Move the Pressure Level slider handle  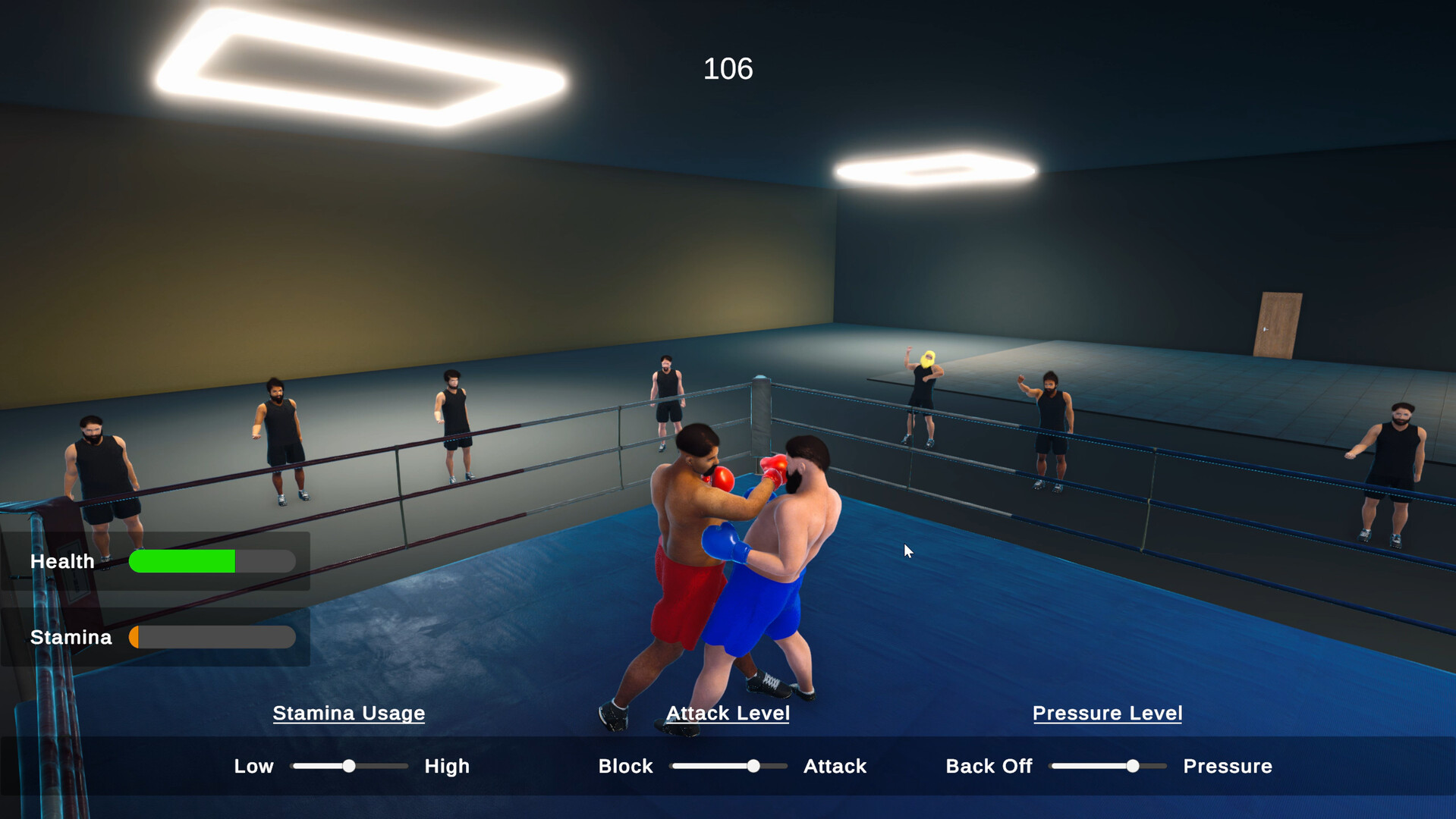click(1134, 766)
